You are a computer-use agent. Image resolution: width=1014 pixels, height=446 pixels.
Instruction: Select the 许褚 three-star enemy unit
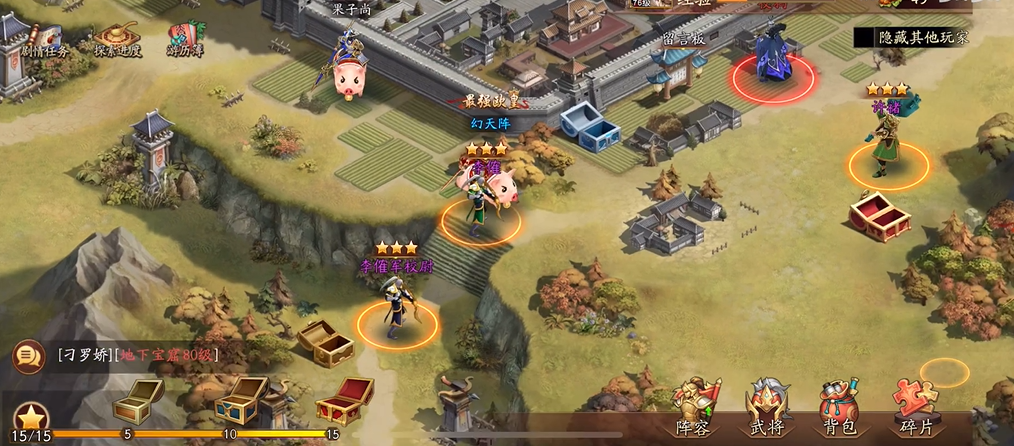coord(886,148)
